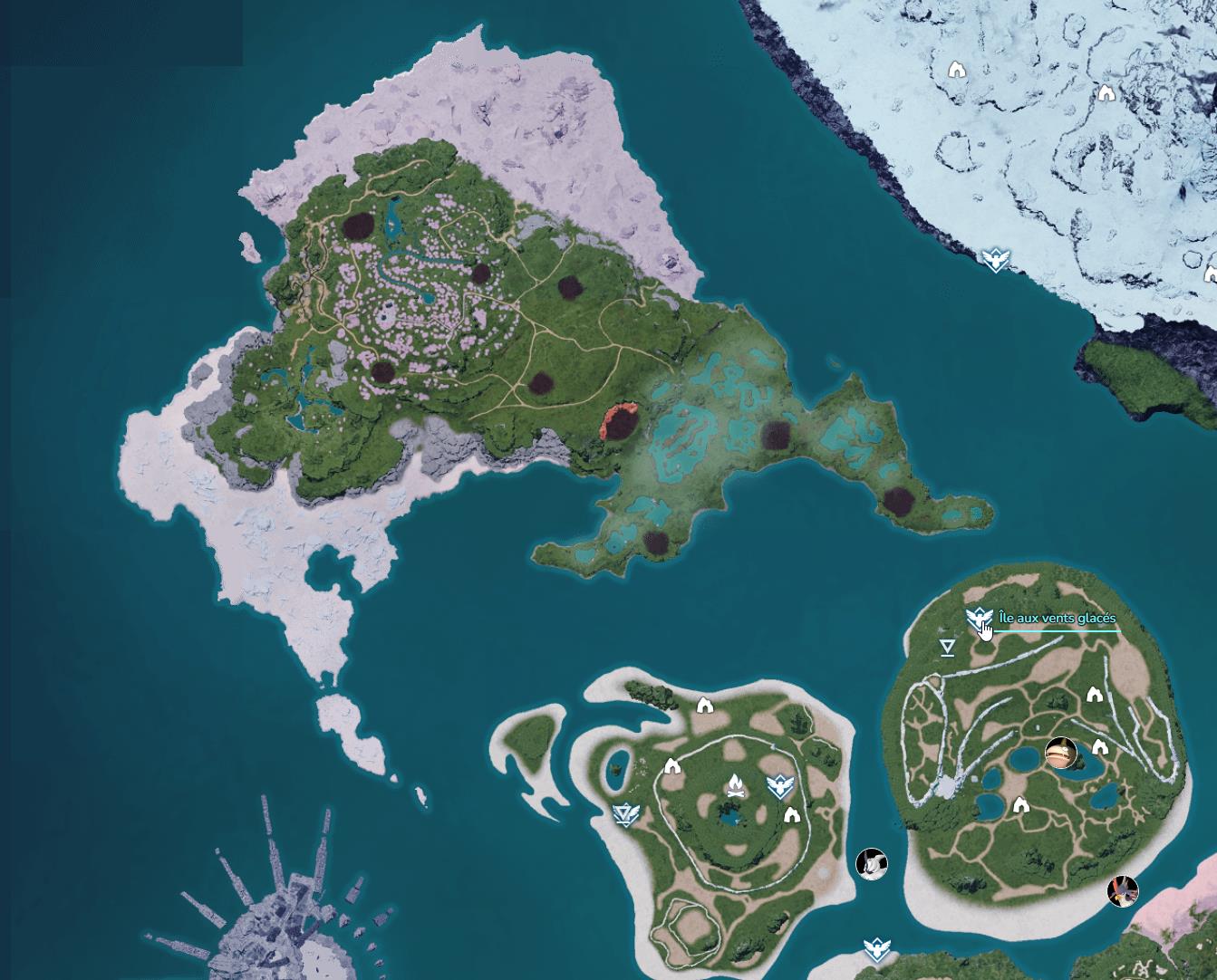Select the tilted fast travel statue on the small island's west shore
The height and width of the screenshot is (980, 1217).
click(625, 814)
